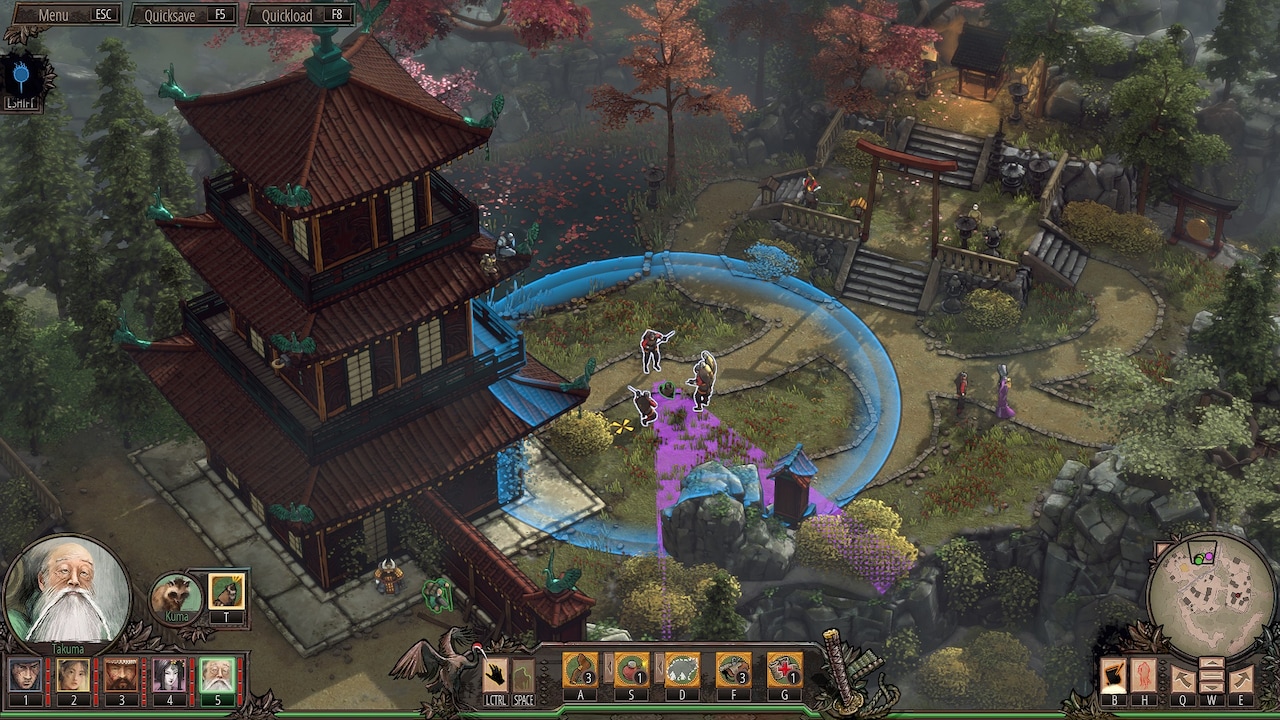1280x720 pixels.
Task: Expand alternate skill options beside the S slot
Action: [608, 667]
